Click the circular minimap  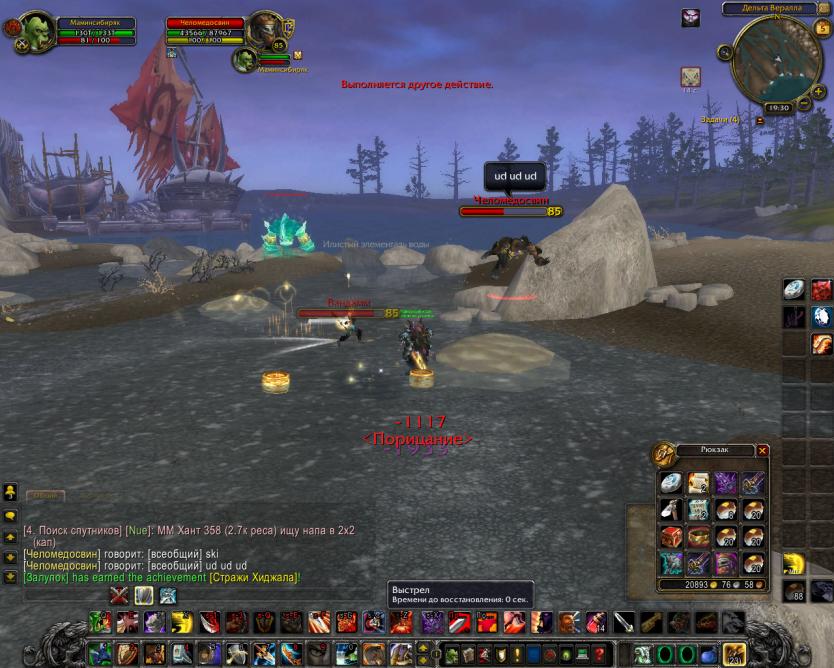click(x=775, y=57)
